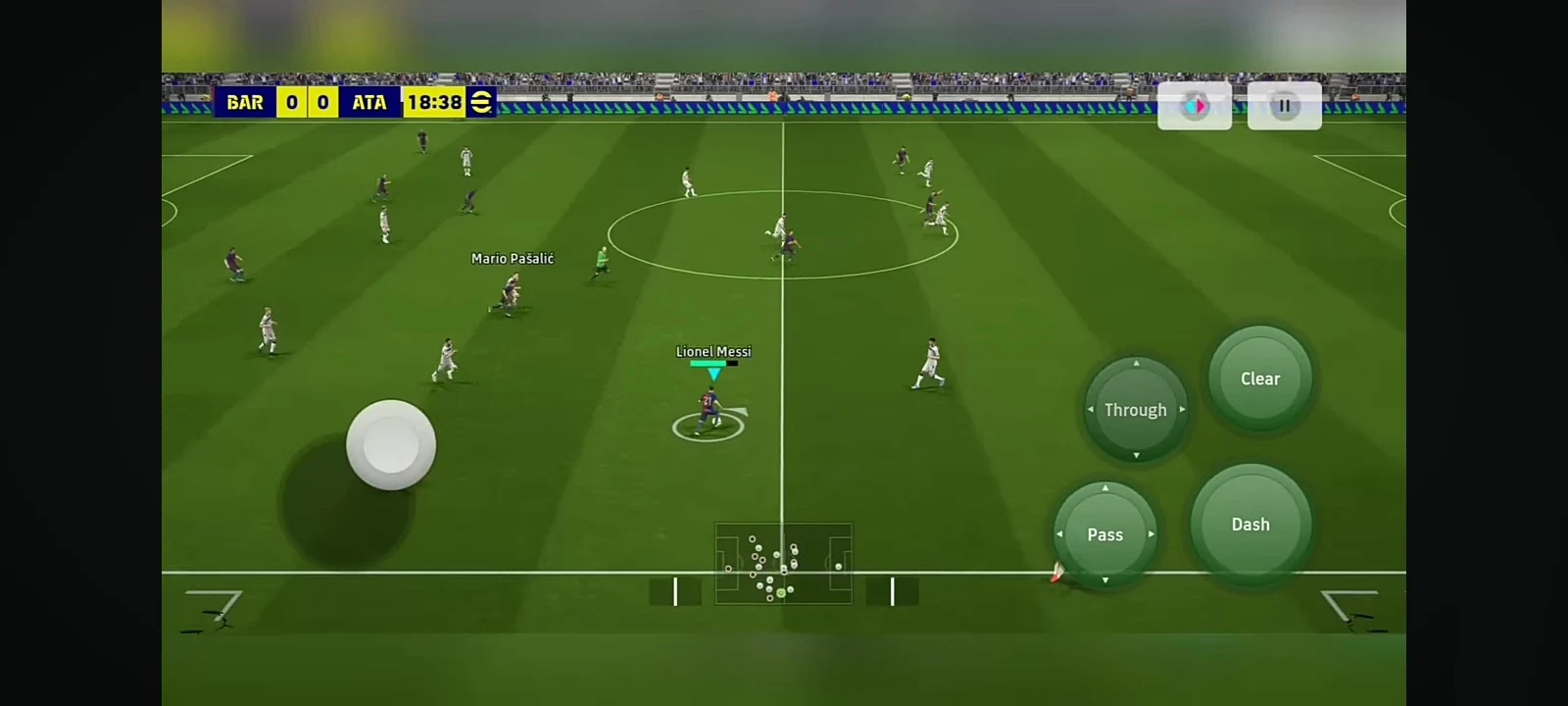Click the upward chevron above the Through button
1568x706 pixels.
pos(1135,361)
